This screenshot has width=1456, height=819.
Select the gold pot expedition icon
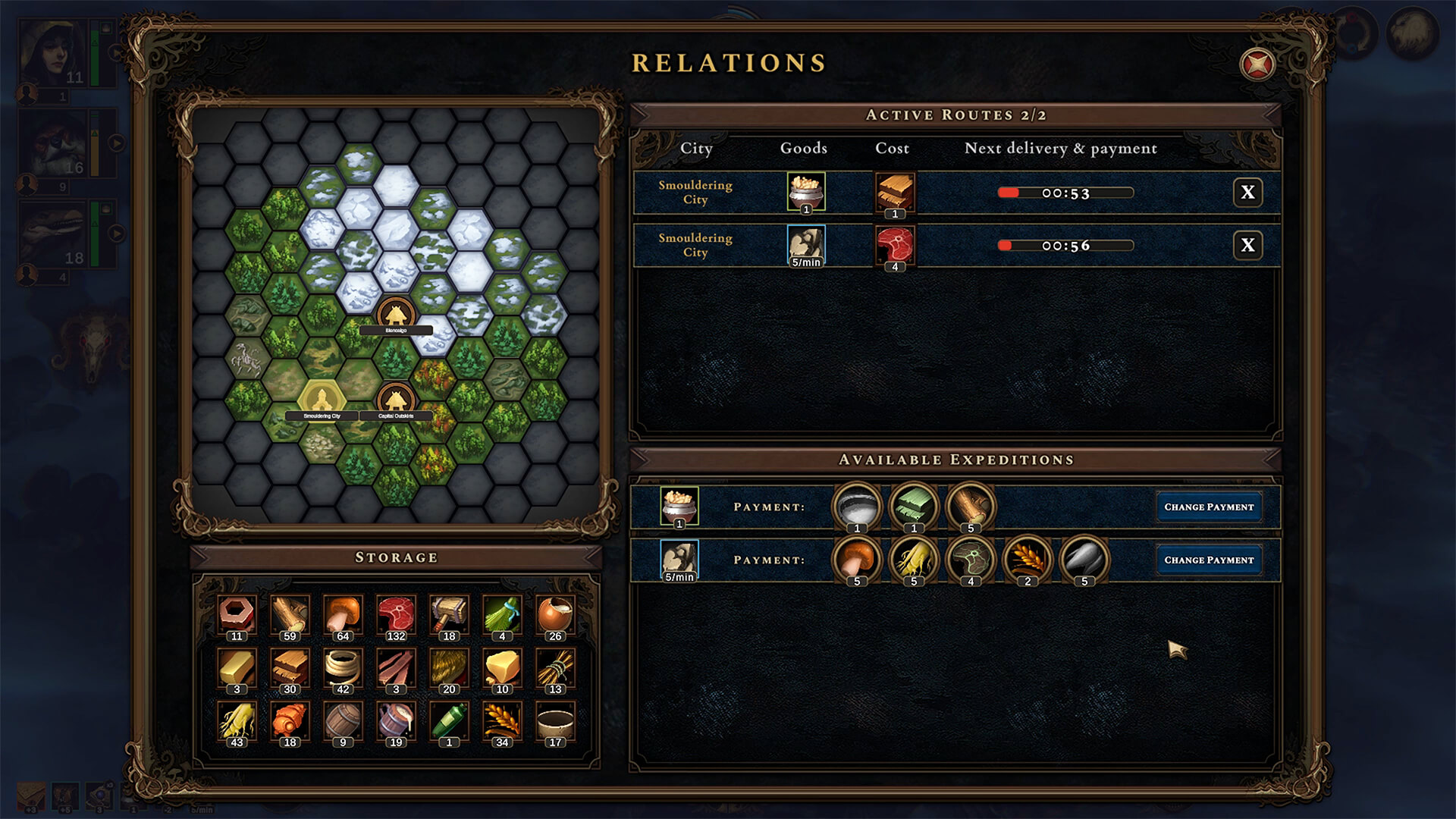(x=679, y=506)
